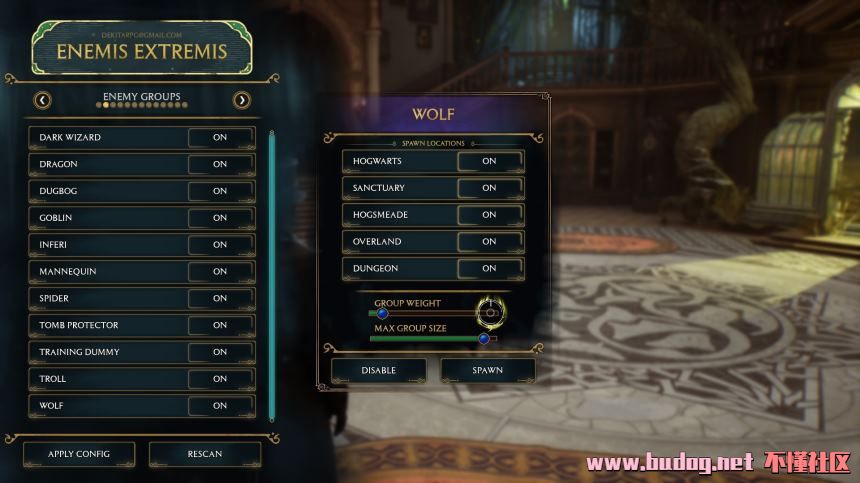Apply the current config
Image resolution: width=860 pixels, height=483 pixels.
79,454
